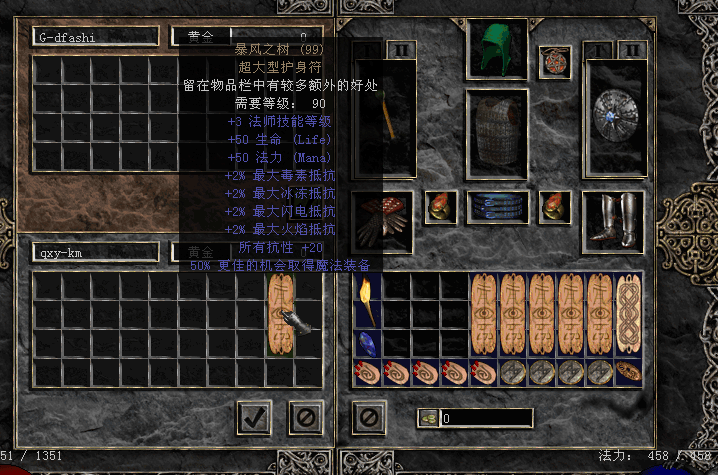Cancel the trade in the trade window
718x475 pixels.
click(306, 417)
